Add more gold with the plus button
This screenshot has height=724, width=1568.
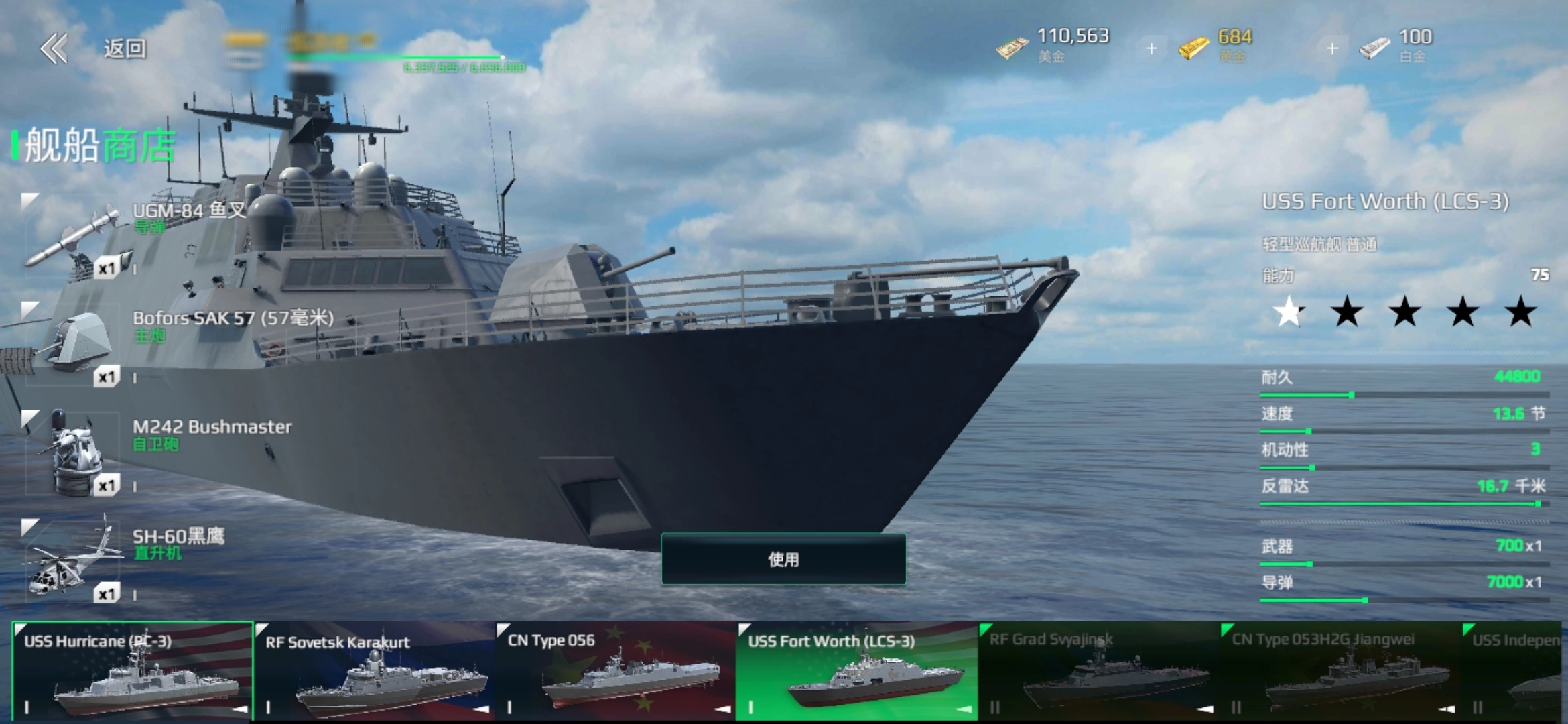(1332, 48)
